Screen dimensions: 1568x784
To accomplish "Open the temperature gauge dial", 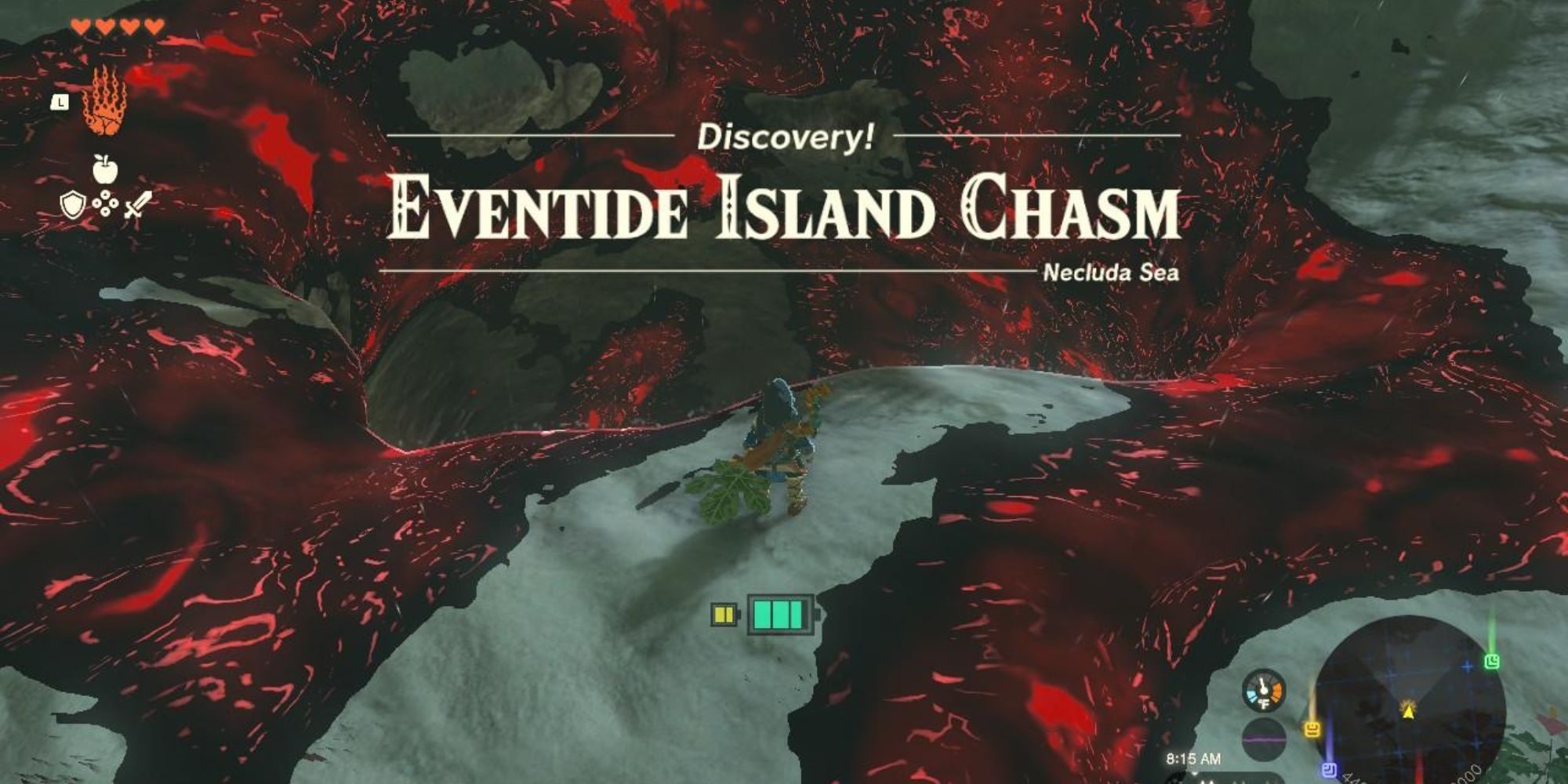I will pyautogui.click(x=1263, y=689).
